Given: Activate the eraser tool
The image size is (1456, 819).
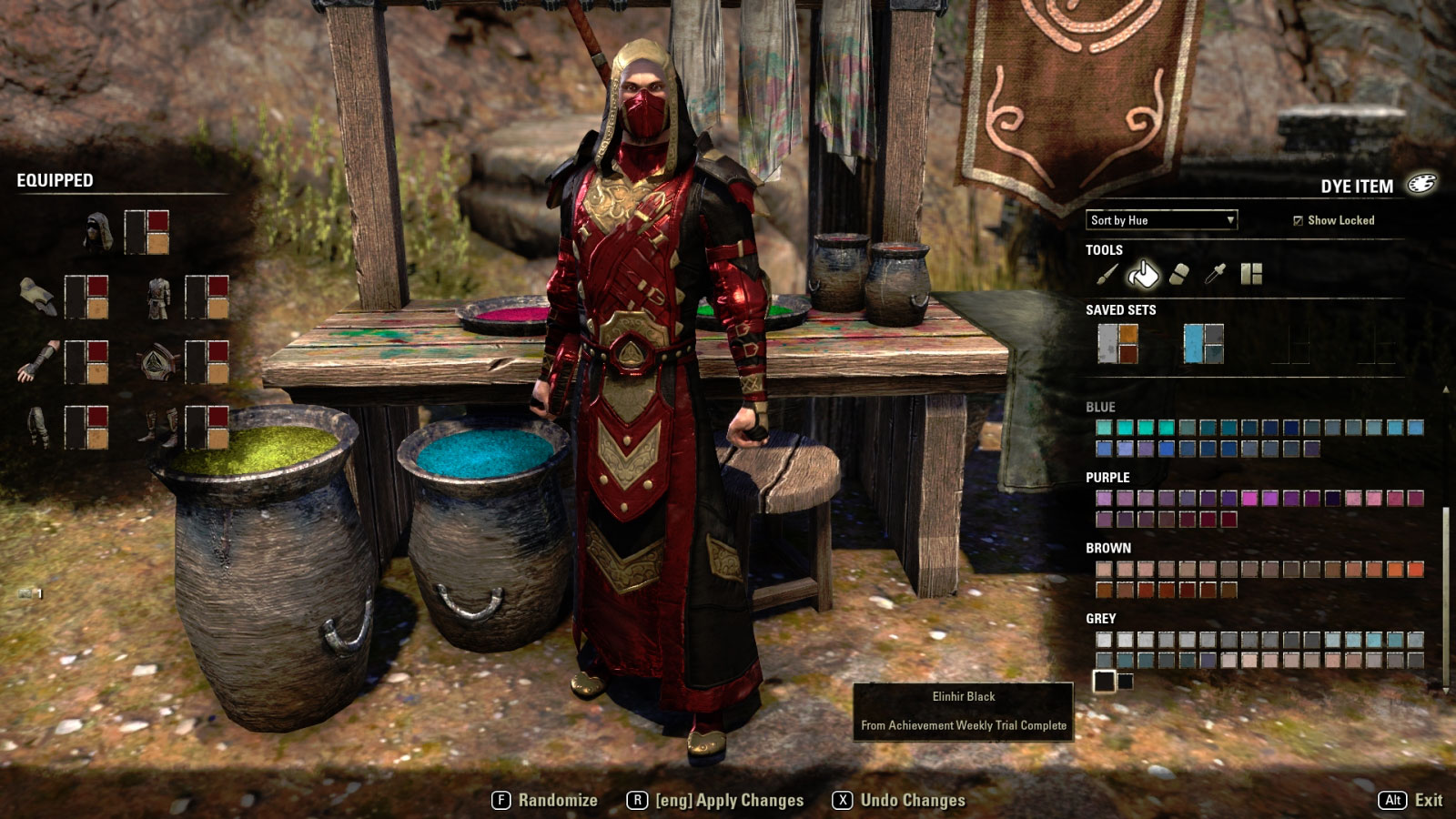Looking at the screenshot, I should (x=1178, y=274).
